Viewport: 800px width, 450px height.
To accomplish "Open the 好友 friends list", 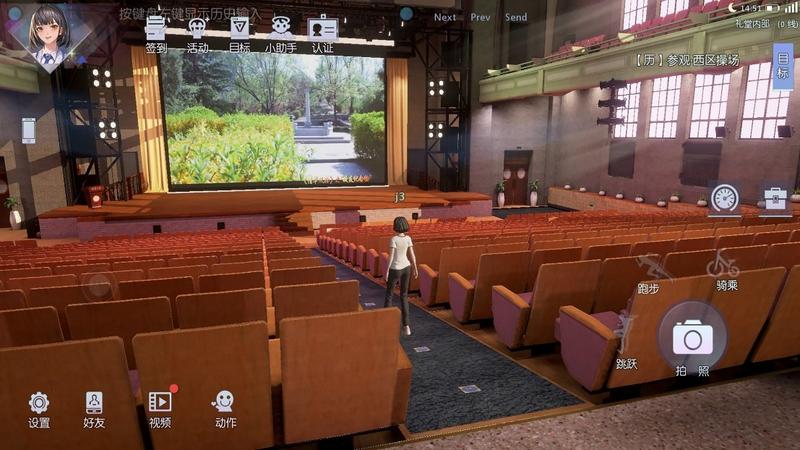I will click(94, 409).
